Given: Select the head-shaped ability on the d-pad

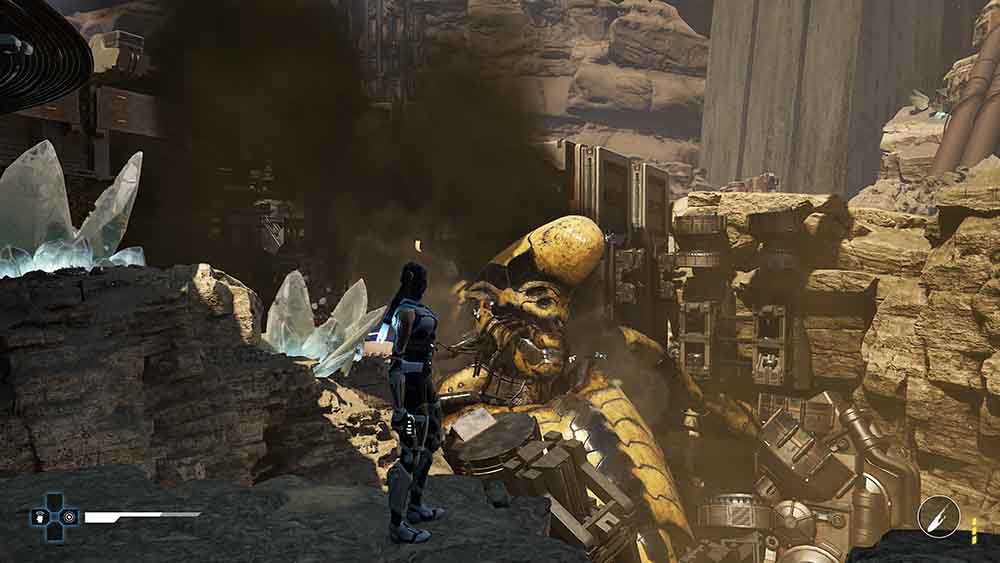Looking at the screenshot, I should tap(39, 518).
